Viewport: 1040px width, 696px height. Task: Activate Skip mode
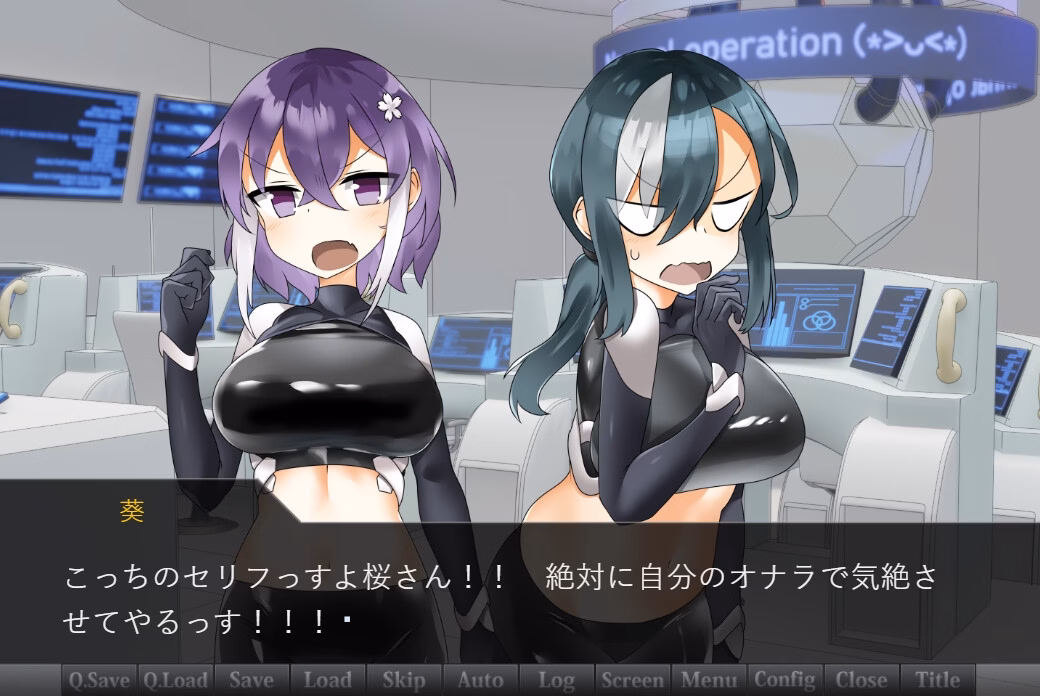404,680
